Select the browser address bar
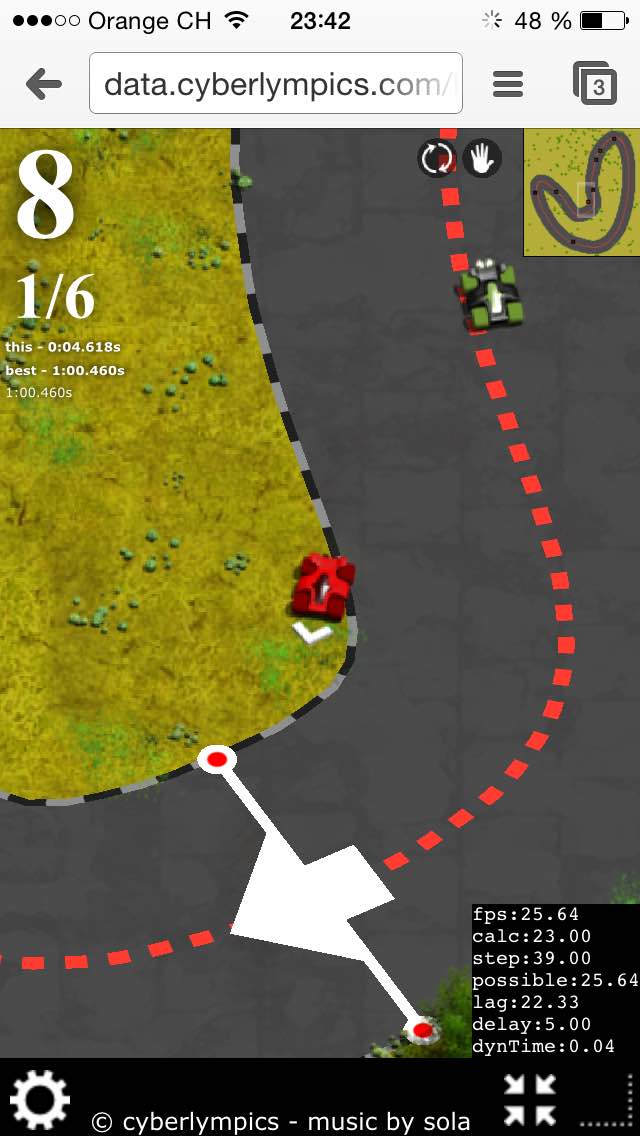640x1136 pixels. (276, 84)
